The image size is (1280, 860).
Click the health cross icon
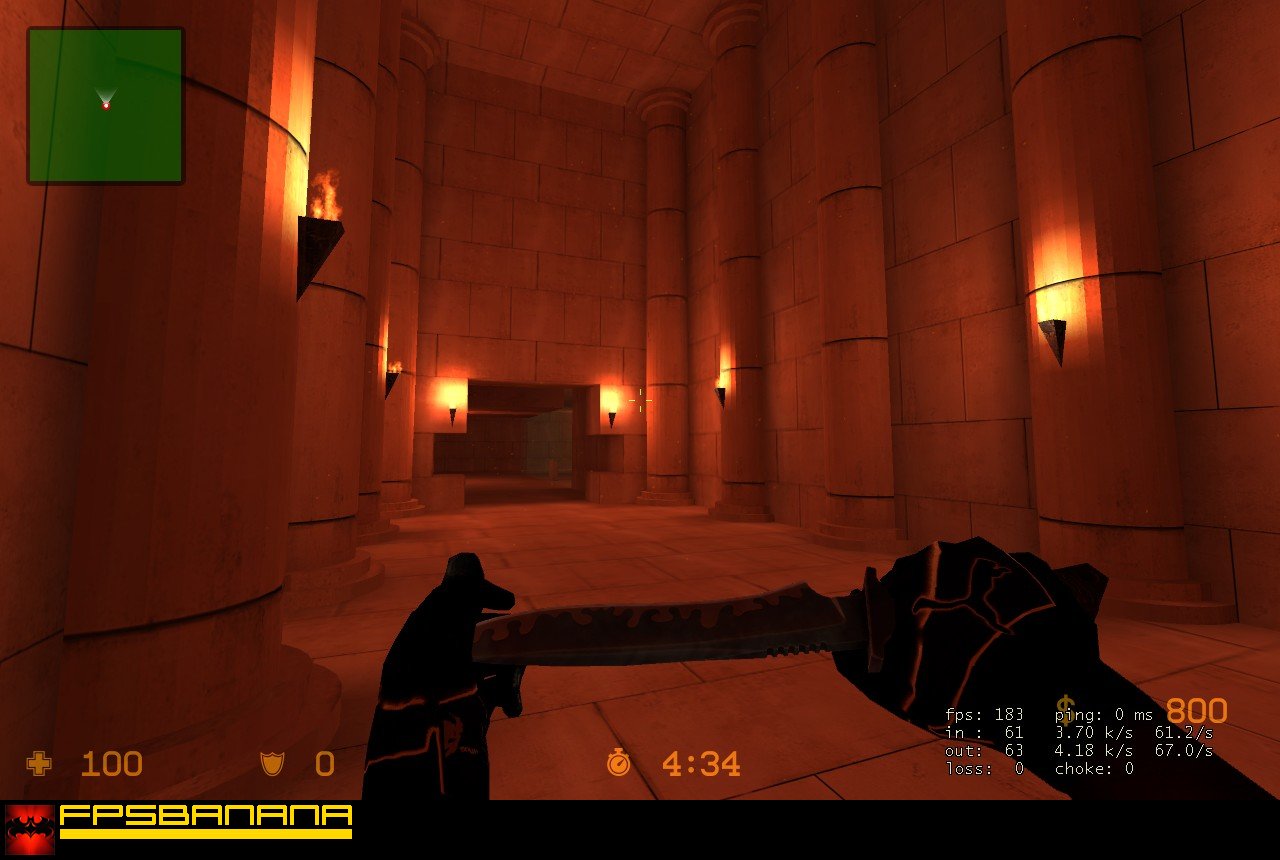pos(37,765)
